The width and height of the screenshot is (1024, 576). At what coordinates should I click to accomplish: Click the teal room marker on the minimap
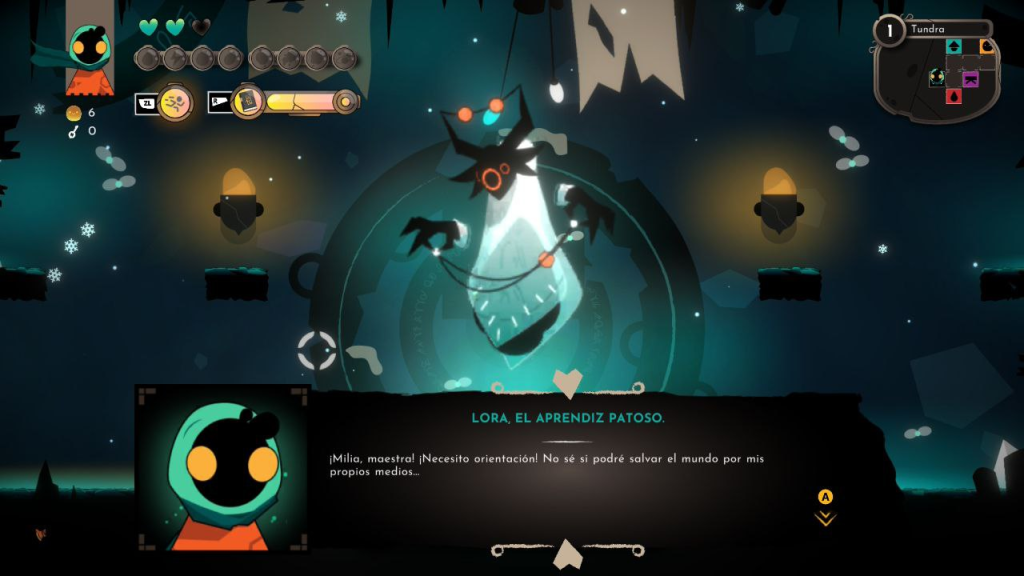tap(954, 46)
